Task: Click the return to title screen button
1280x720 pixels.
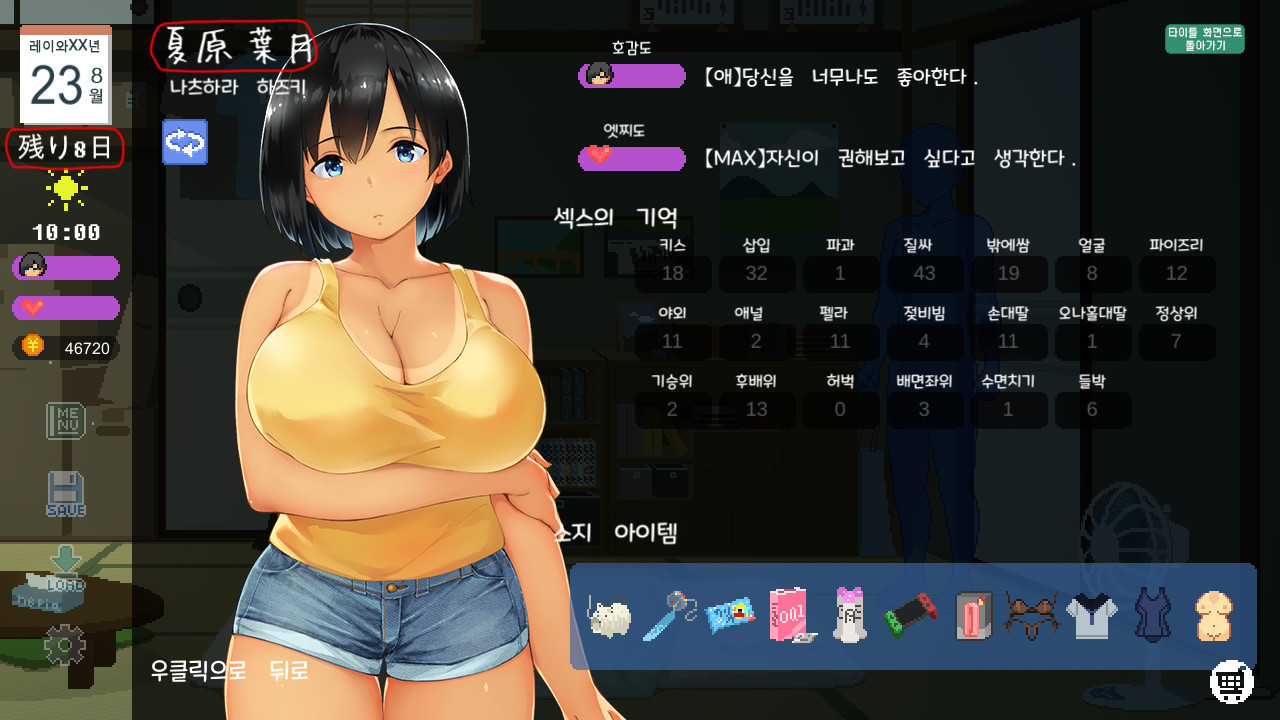Action: [1204, 39]
